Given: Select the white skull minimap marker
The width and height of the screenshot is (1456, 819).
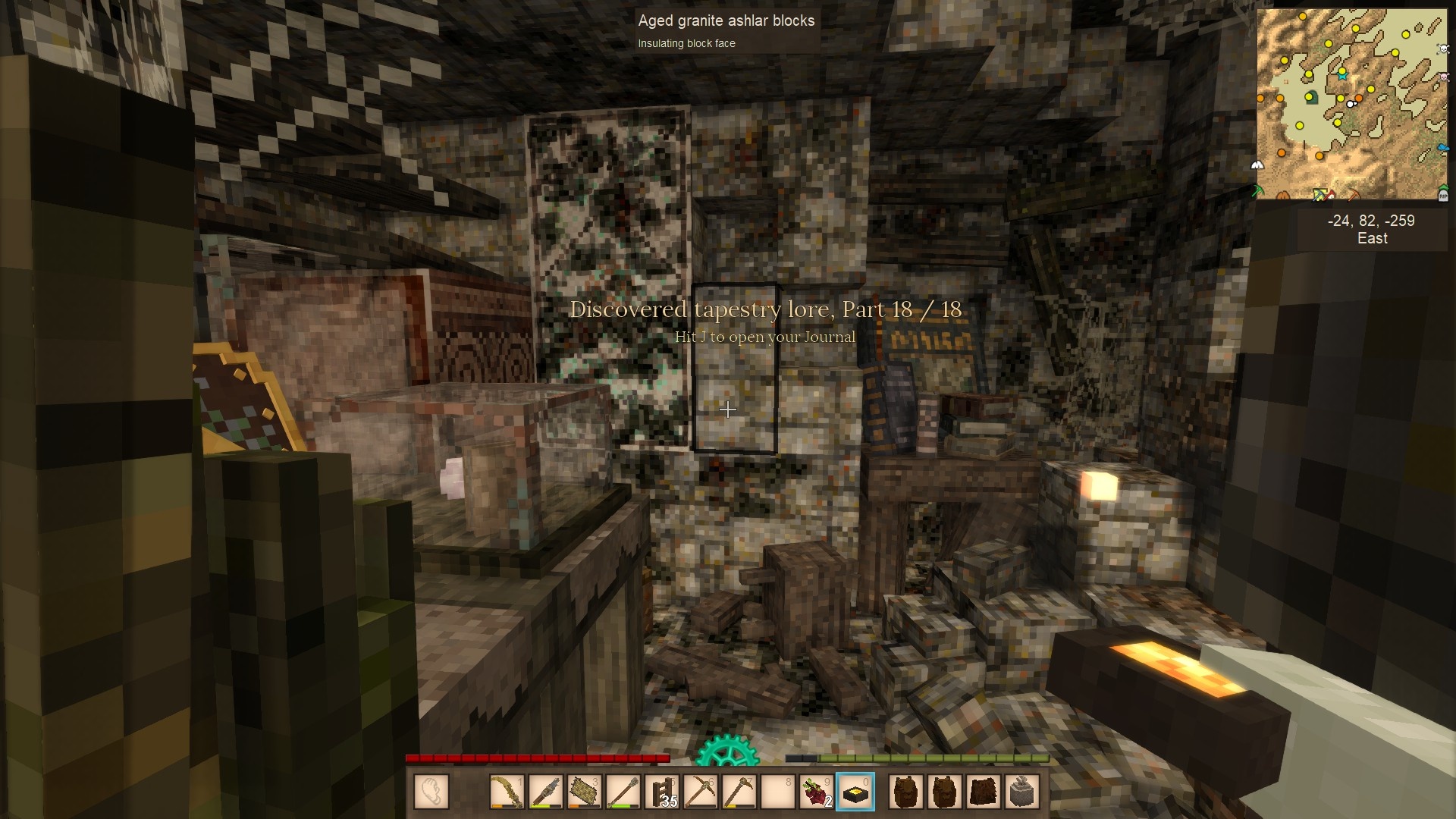Looking at the screenshot, I should (1443, 49).
